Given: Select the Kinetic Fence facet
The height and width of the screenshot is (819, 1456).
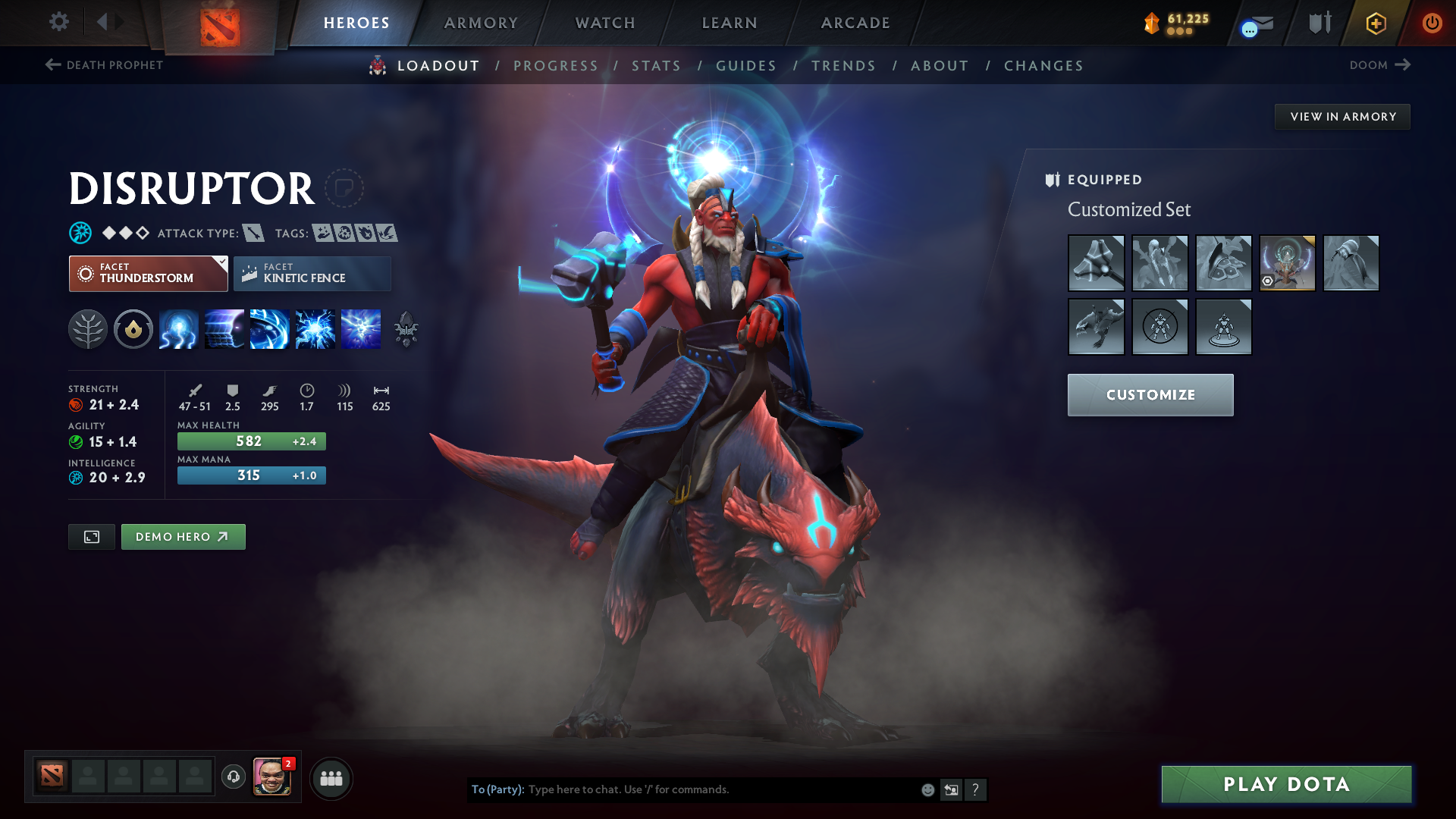Looking at the screenshot, I should pyautogui.click(x=312, y=273).
